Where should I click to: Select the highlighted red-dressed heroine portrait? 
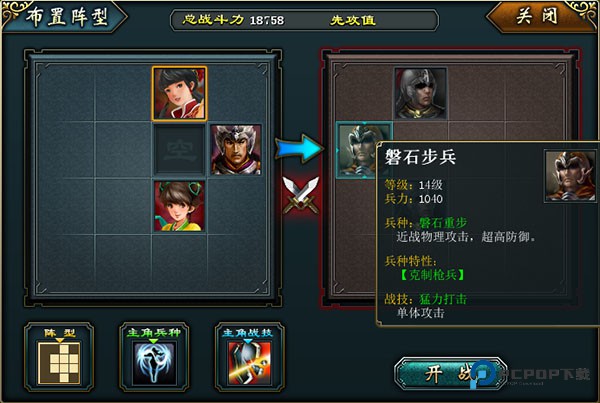[x=179, y=93]
